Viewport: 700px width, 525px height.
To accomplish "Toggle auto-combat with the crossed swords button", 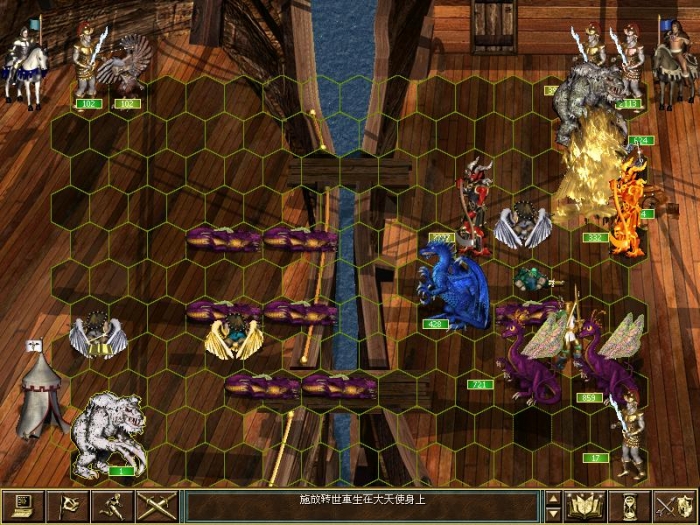I will click(x=157, y=506).
